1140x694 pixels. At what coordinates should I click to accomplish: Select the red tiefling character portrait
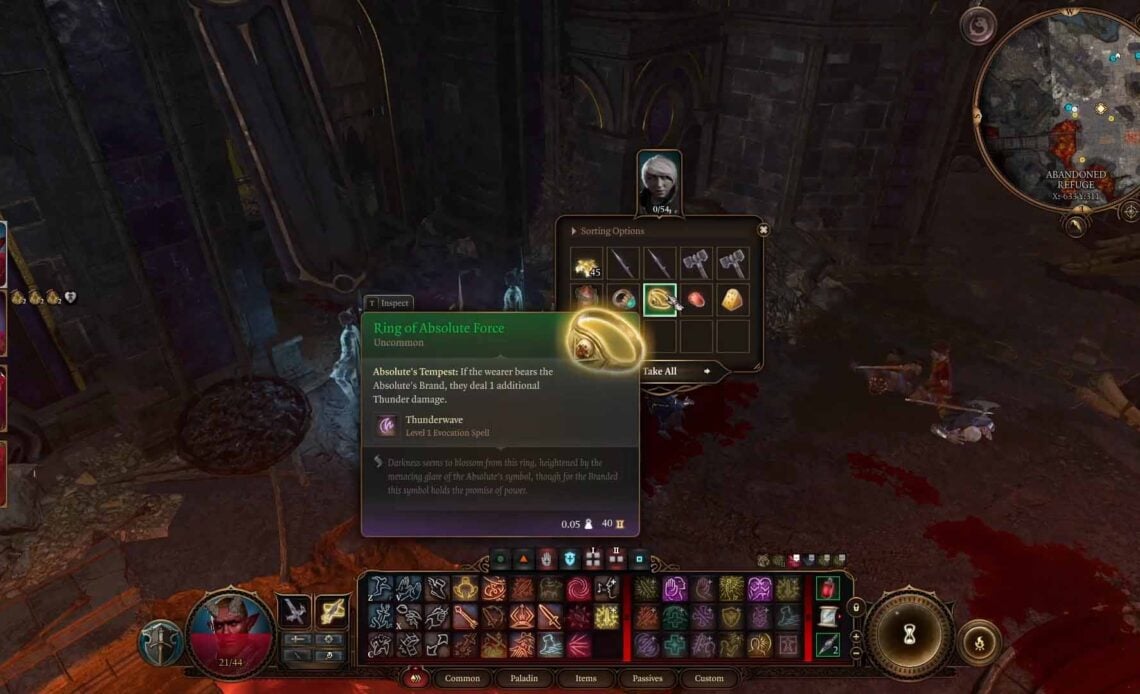(x=231, y=632)
